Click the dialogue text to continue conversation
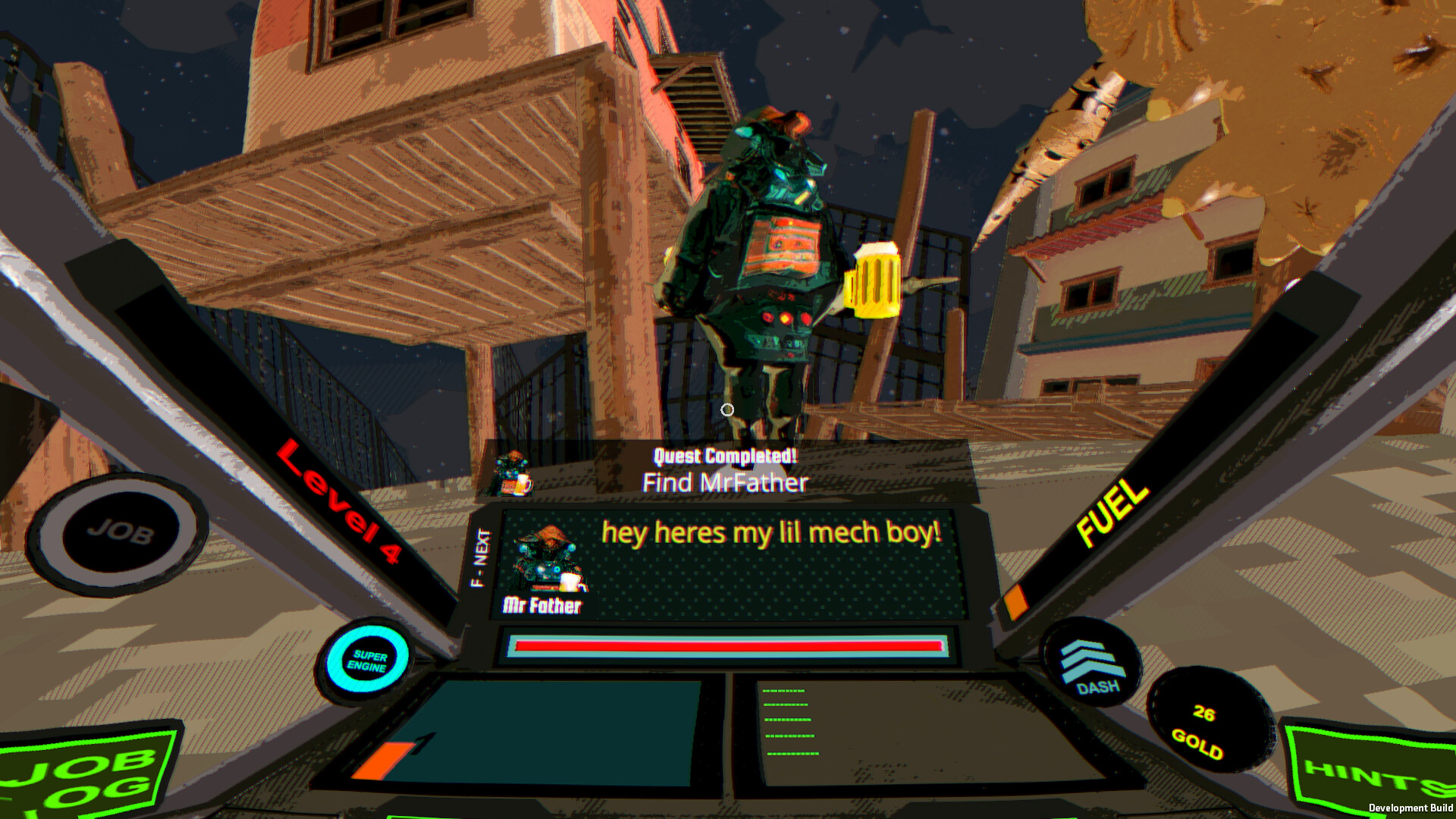1456x819 pixels. [770, 532]
